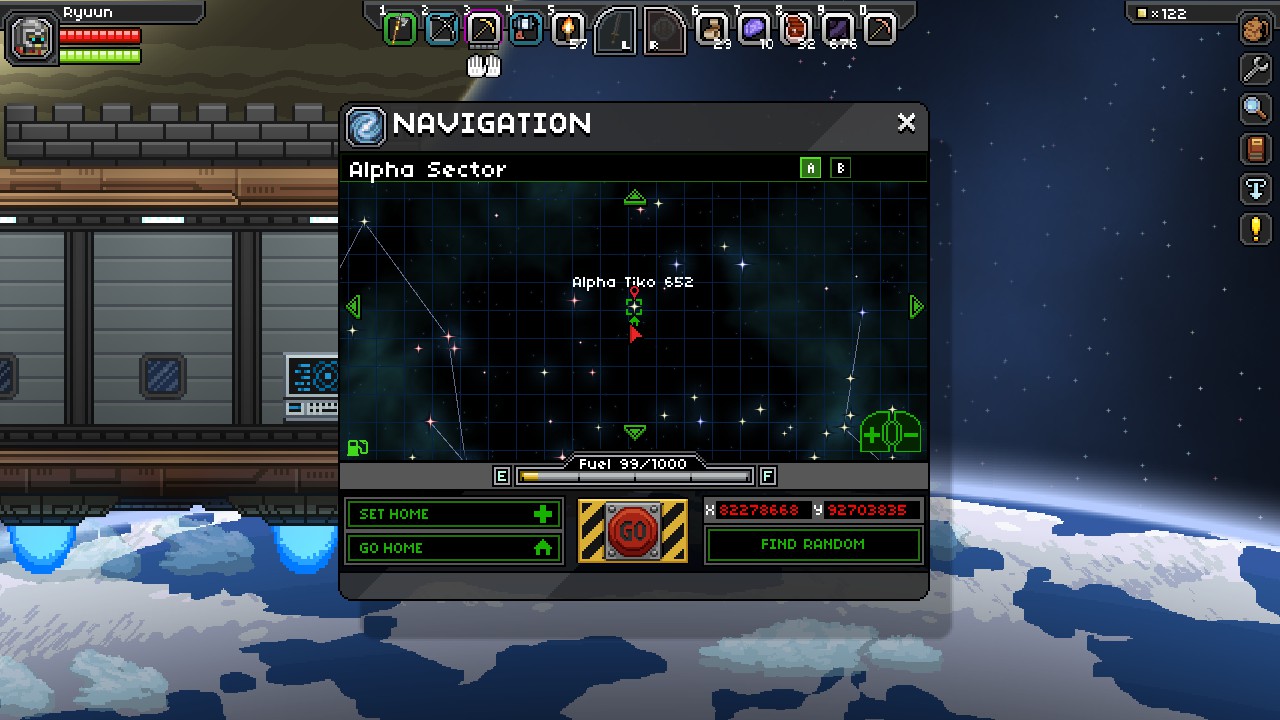Viewport: 1280px width, 720px height.
Task: Click the Set Home button
Action: click(x=454, y=514)
